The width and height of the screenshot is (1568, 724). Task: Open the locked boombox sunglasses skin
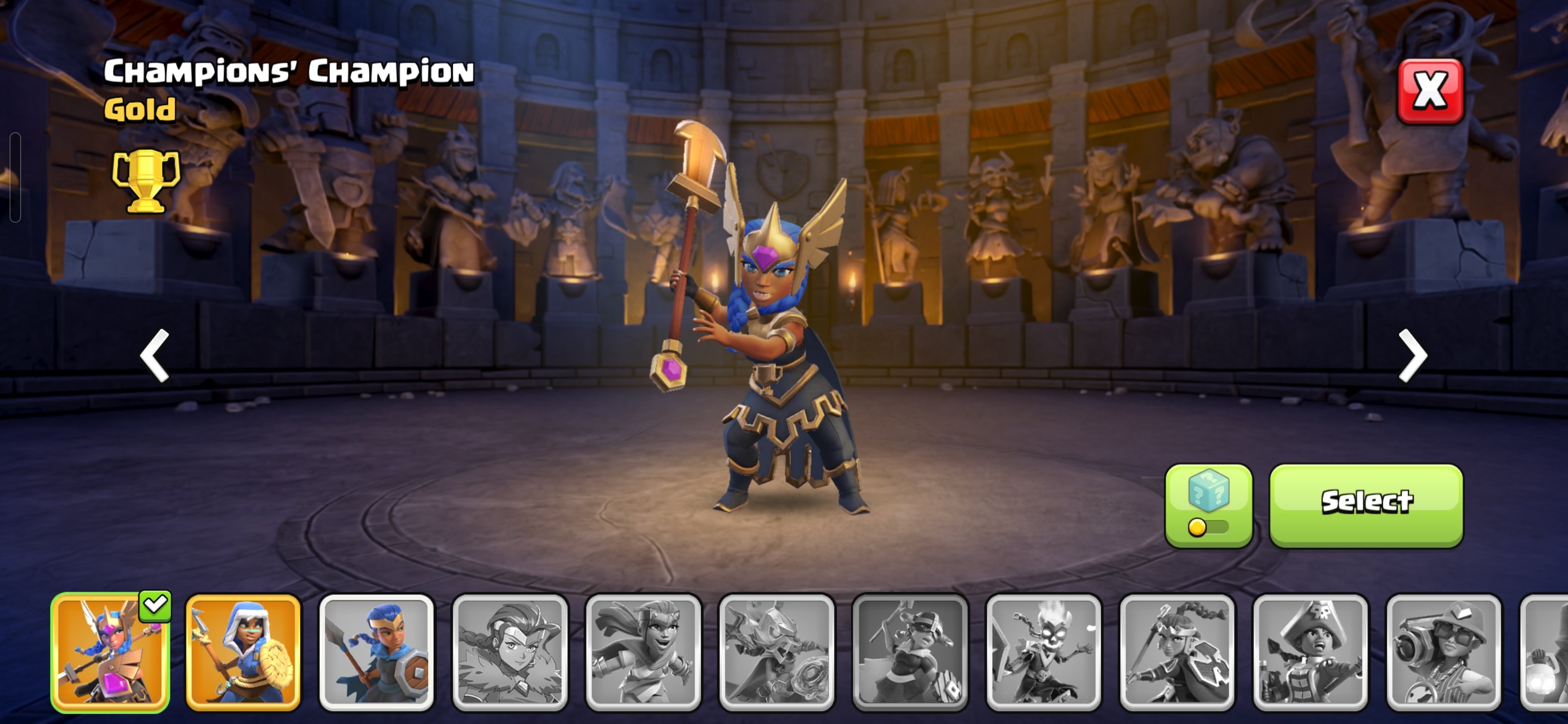tap(1444, 652)
